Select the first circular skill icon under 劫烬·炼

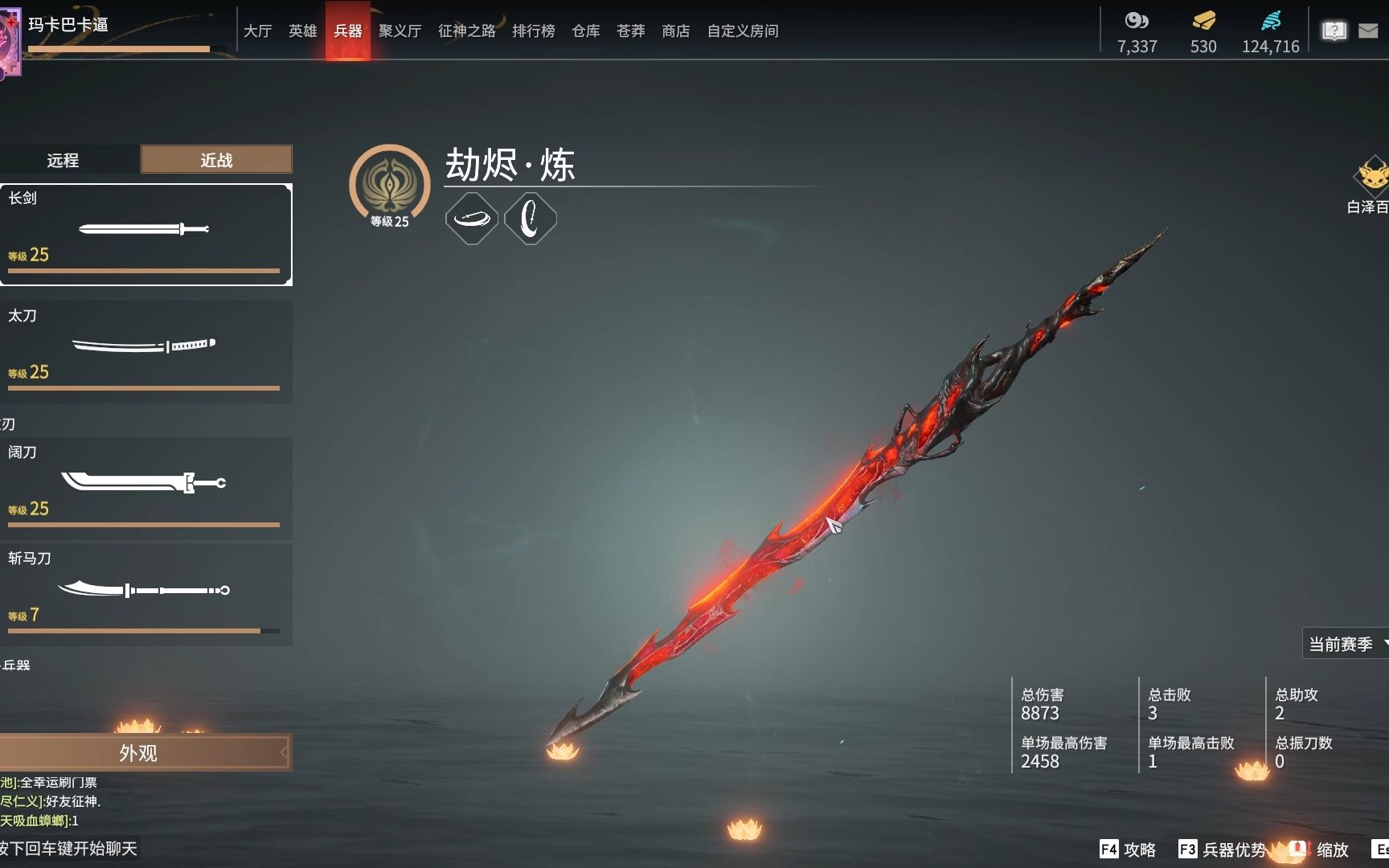point(472,218)
